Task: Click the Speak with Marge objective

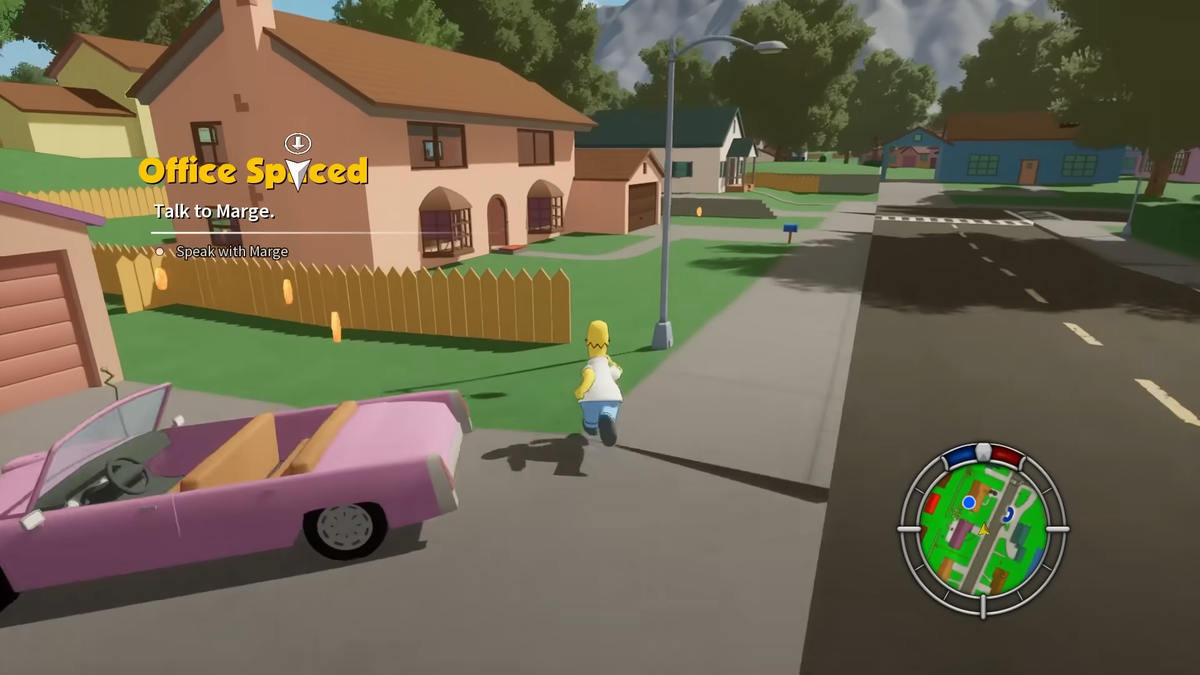Action: coord(231,252)
